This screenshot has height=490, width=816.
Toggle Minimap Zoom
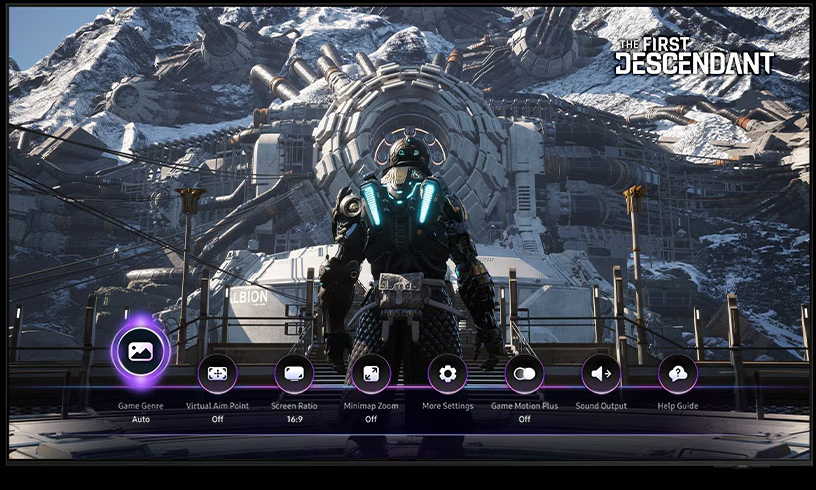(x=371, y=374)
